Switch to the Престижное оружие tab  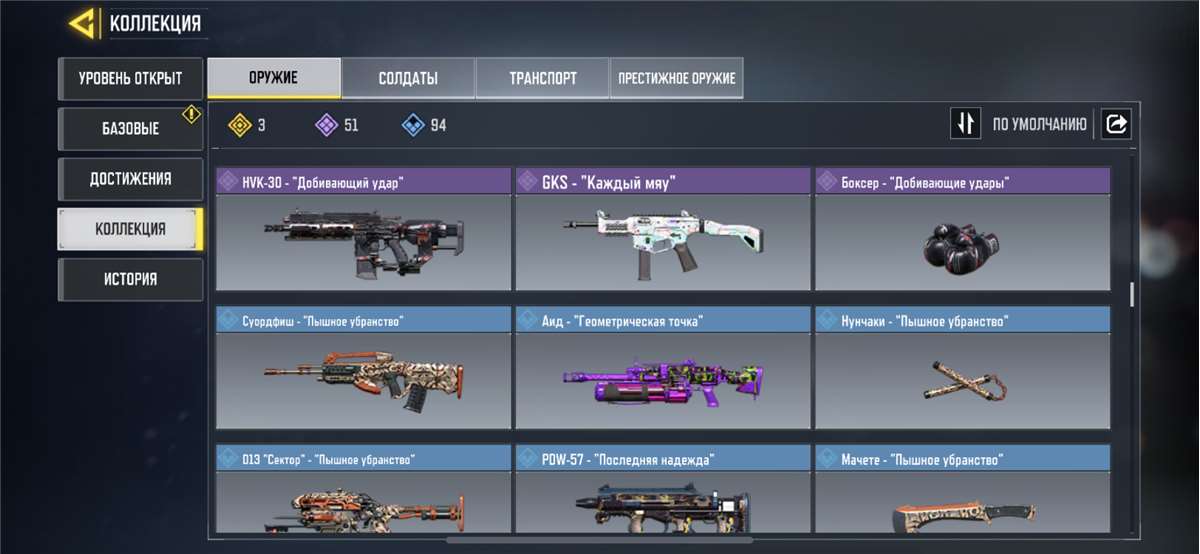pos(676,78)
